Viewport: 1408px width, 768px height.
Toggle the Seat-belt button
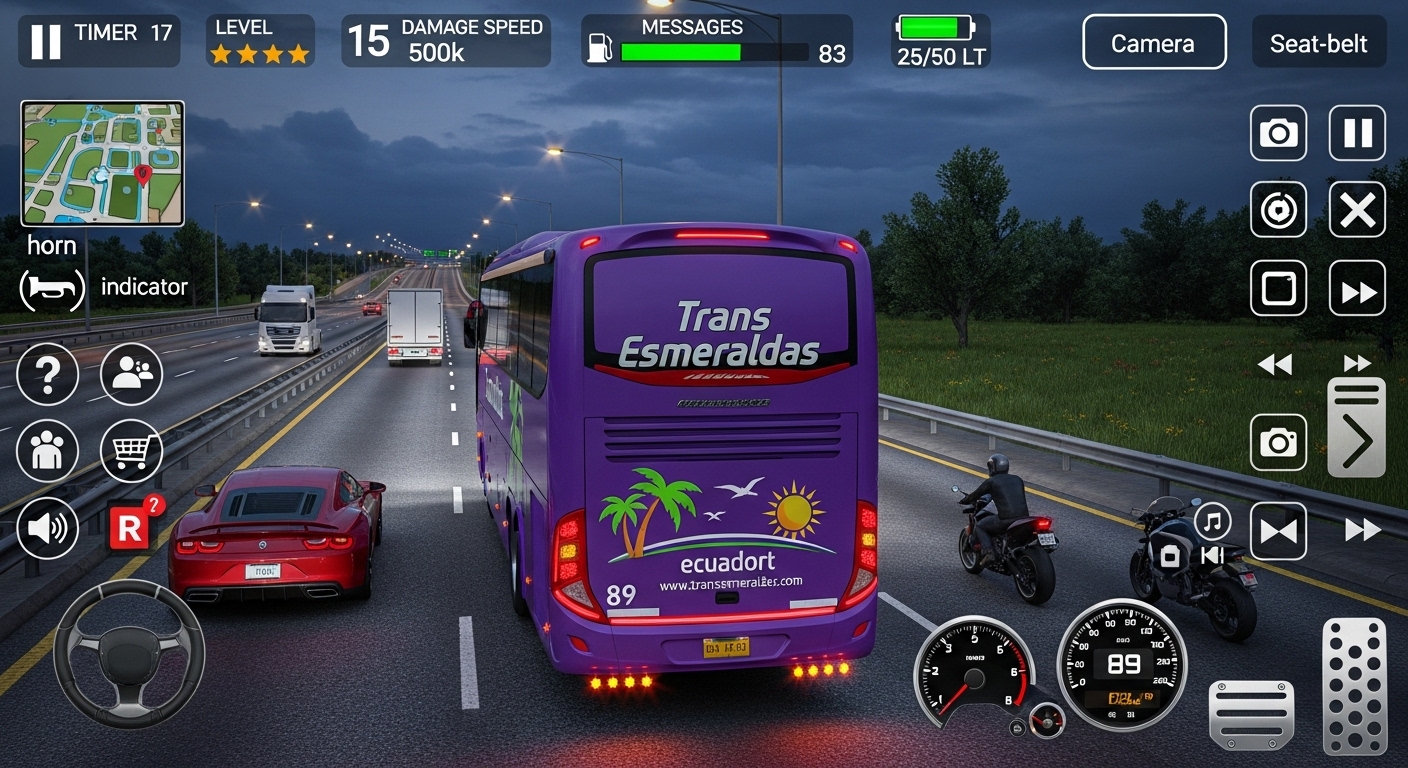pos(1318,43)
